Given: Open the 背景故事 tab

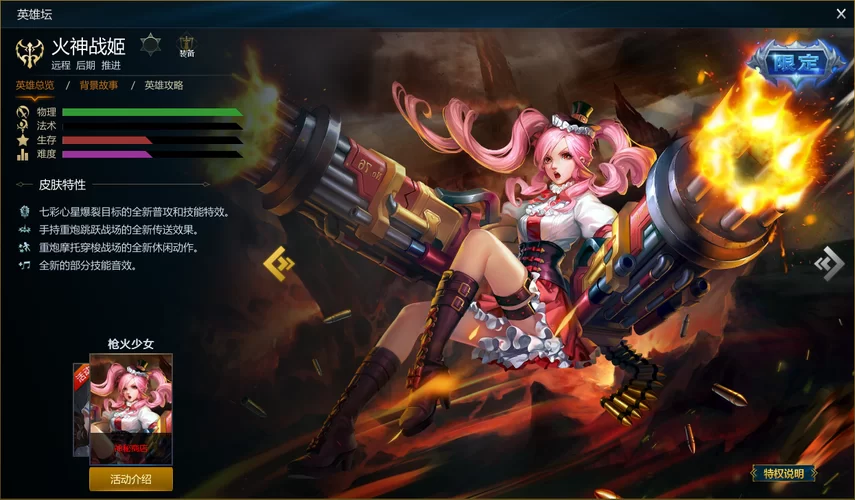Looking at the screenshot, I should [99, 85].
